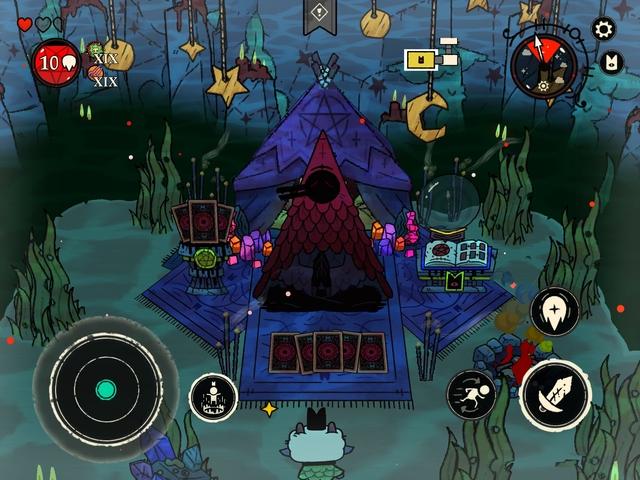Cast the curse ability button
The width and height of the screenshot is (640, 480).
[555, 312]
